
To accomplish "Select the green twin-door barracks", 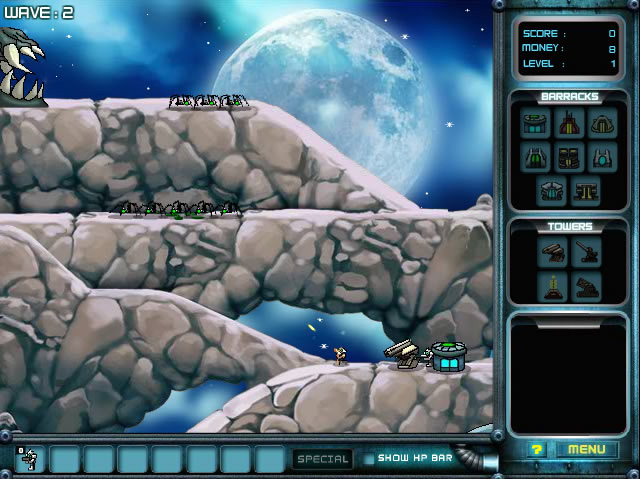I will (x=536, y=157).
